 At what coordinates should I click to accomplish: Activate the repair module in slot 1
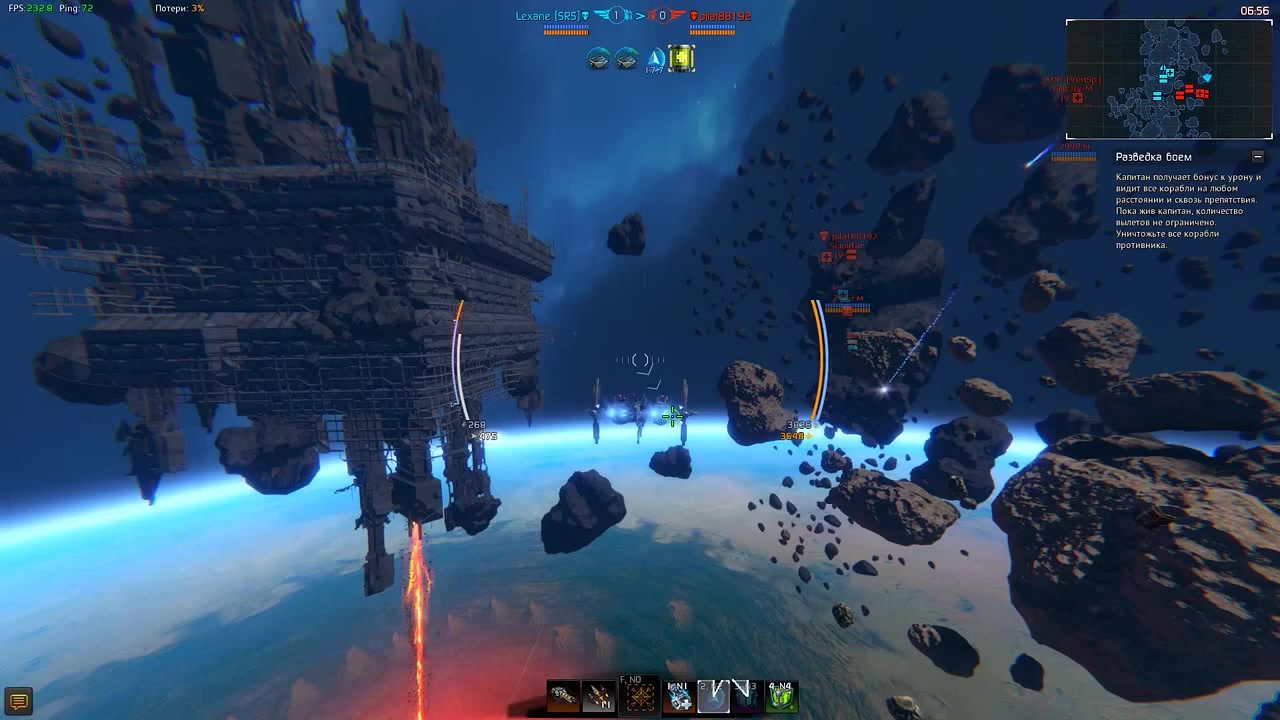[679, 696]
